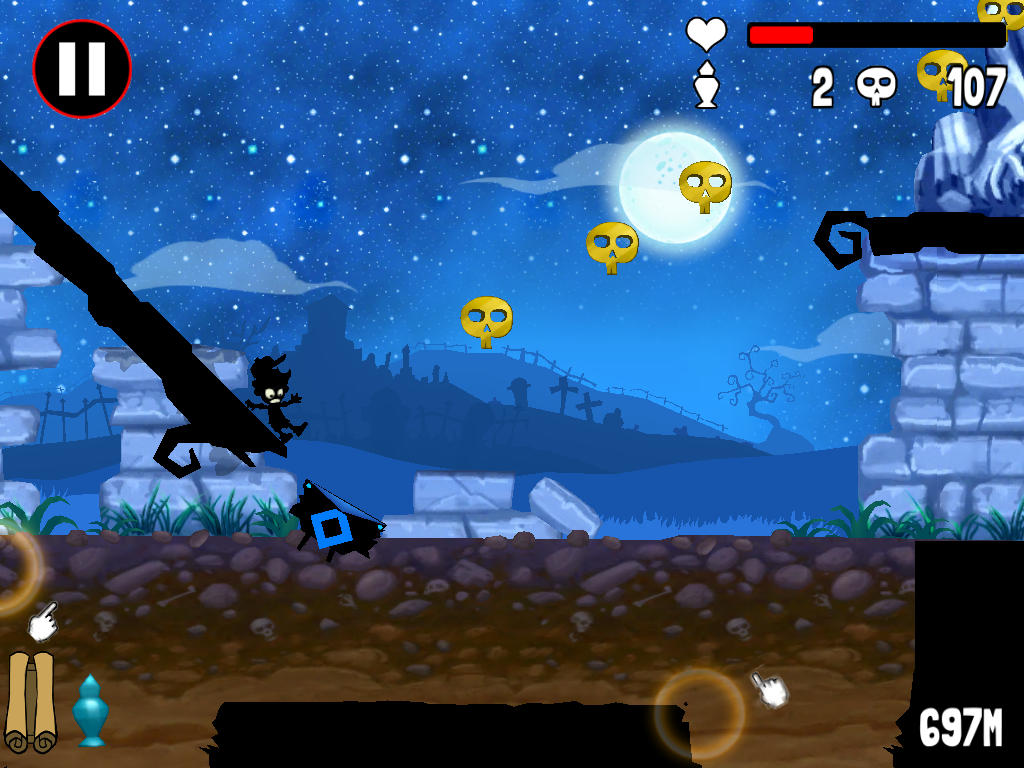Viewport: 1024px width, 768px height.
Task: Open the parchment scroll icon
Action: (x=30, y=701)
